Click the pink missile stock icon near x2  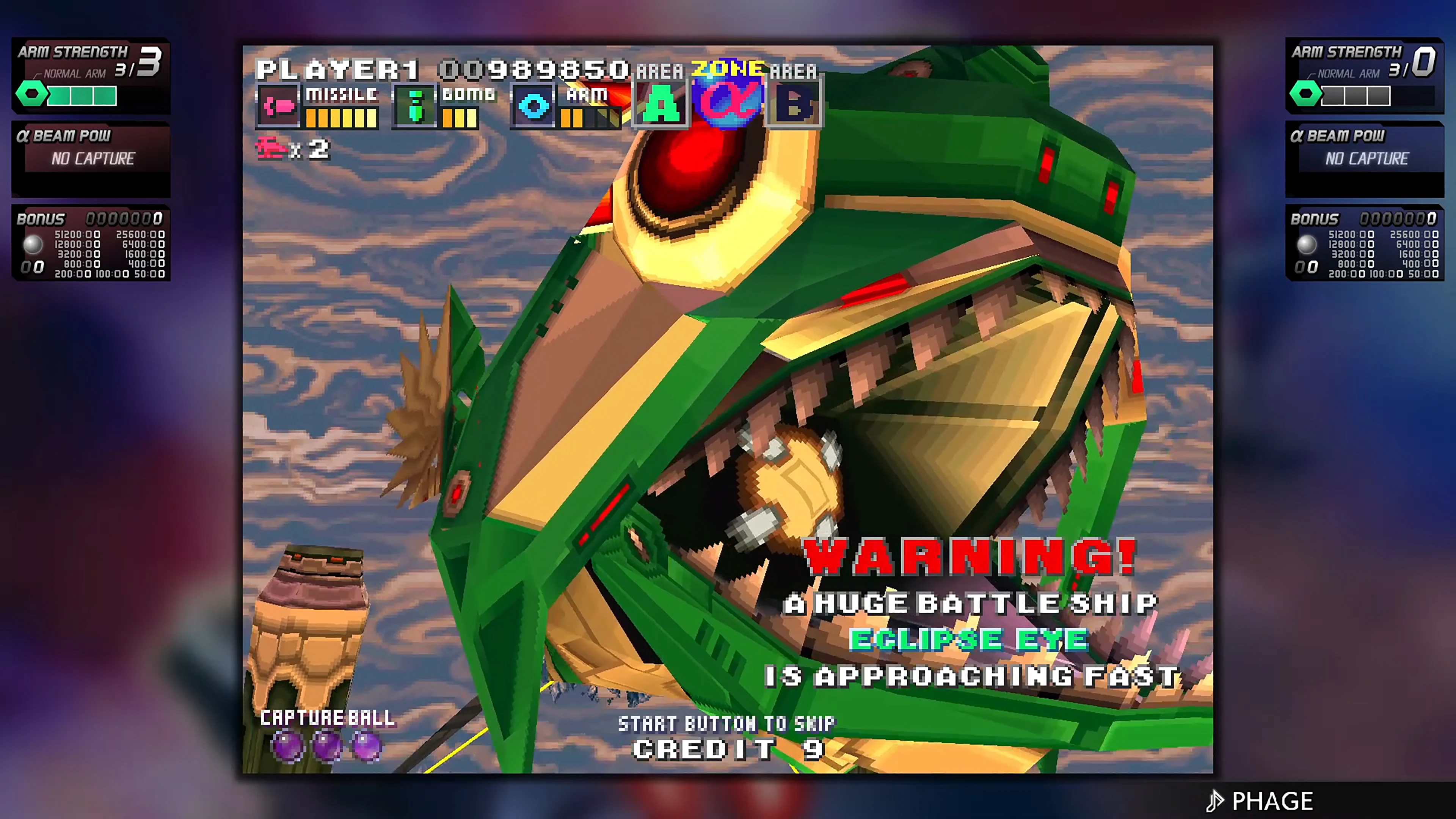click(x=271, y=148)
